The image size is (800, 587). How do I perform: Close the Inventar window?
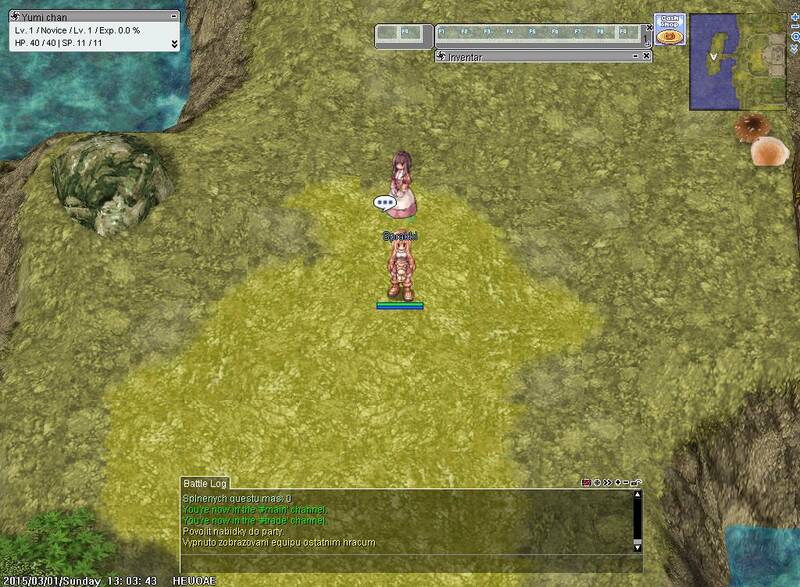tap(647, 57)
